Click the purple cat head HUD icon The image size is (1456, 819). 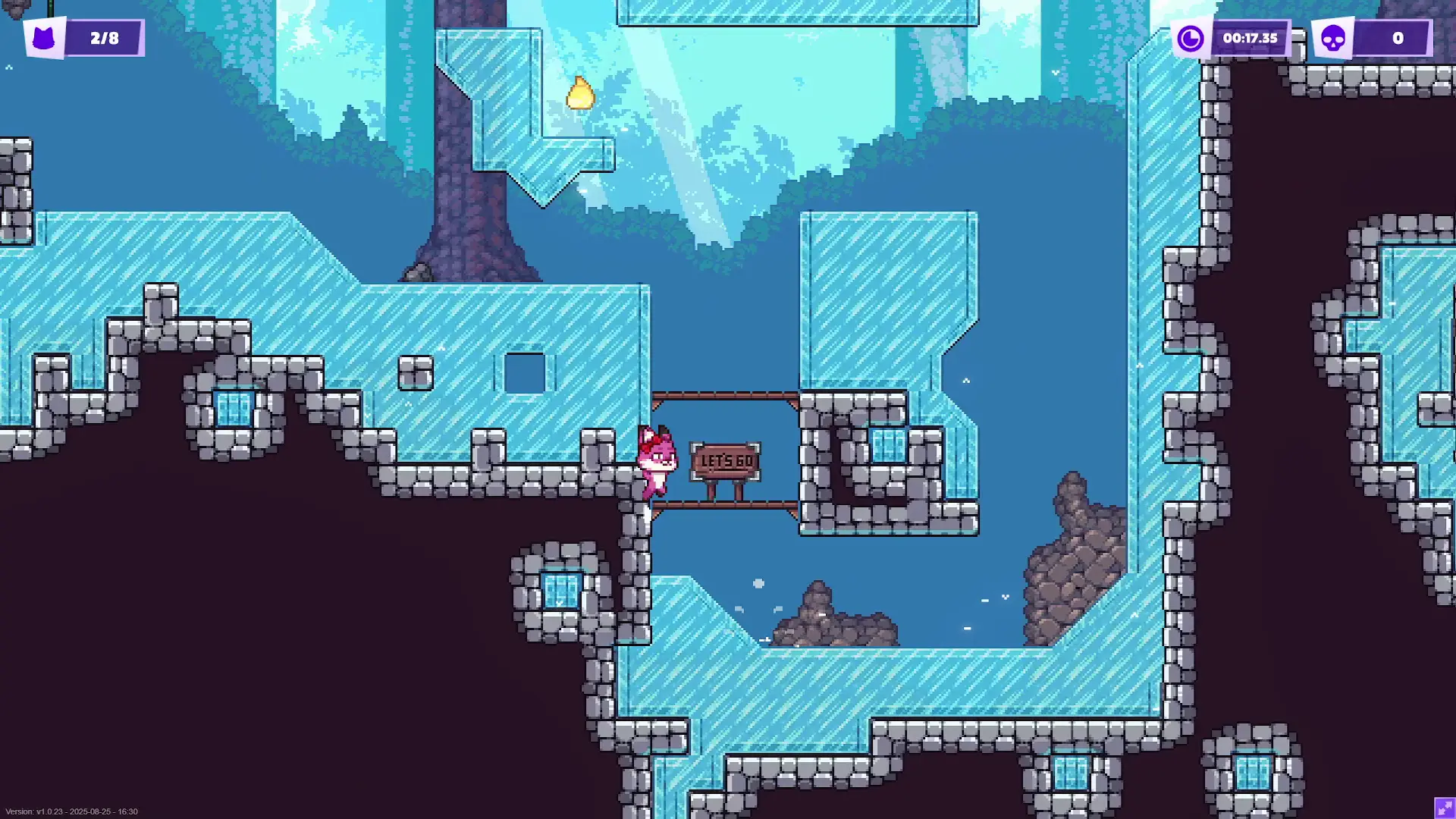(x=44, y=38)
